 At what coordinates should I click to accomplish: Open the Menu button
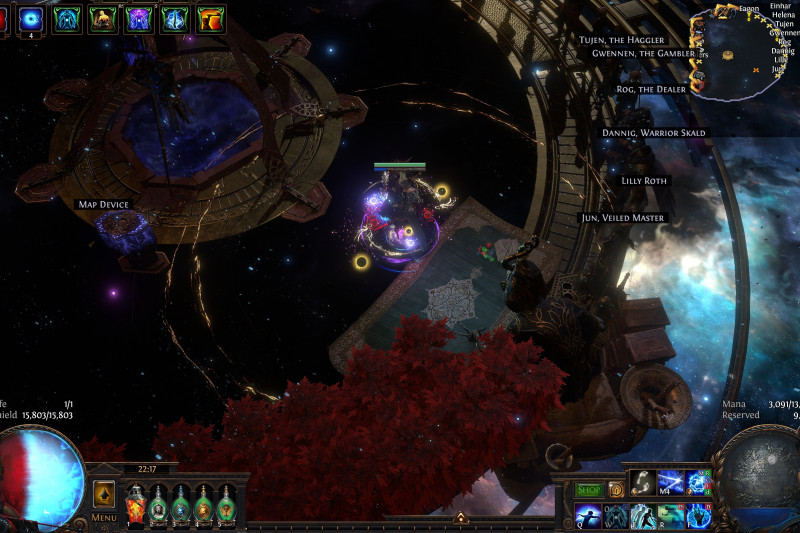pyautogui.click(x=104, y=518)
